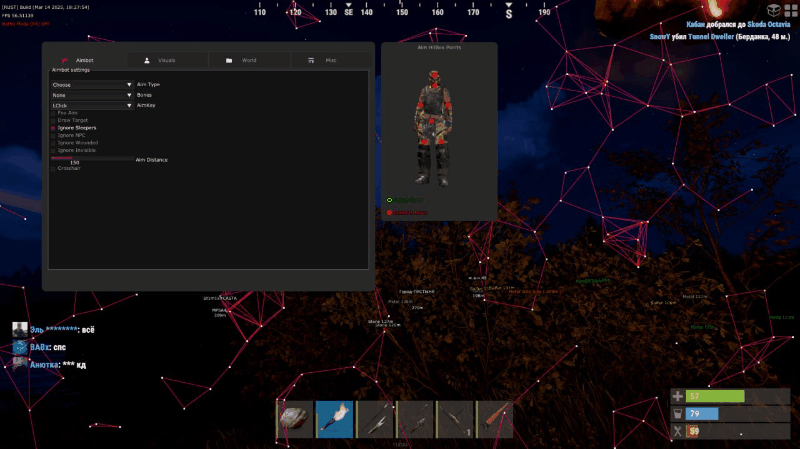Open the AimKey dropdown showing LClick
800x449 pixels.
pyautogui.click(x=92, y=105)
